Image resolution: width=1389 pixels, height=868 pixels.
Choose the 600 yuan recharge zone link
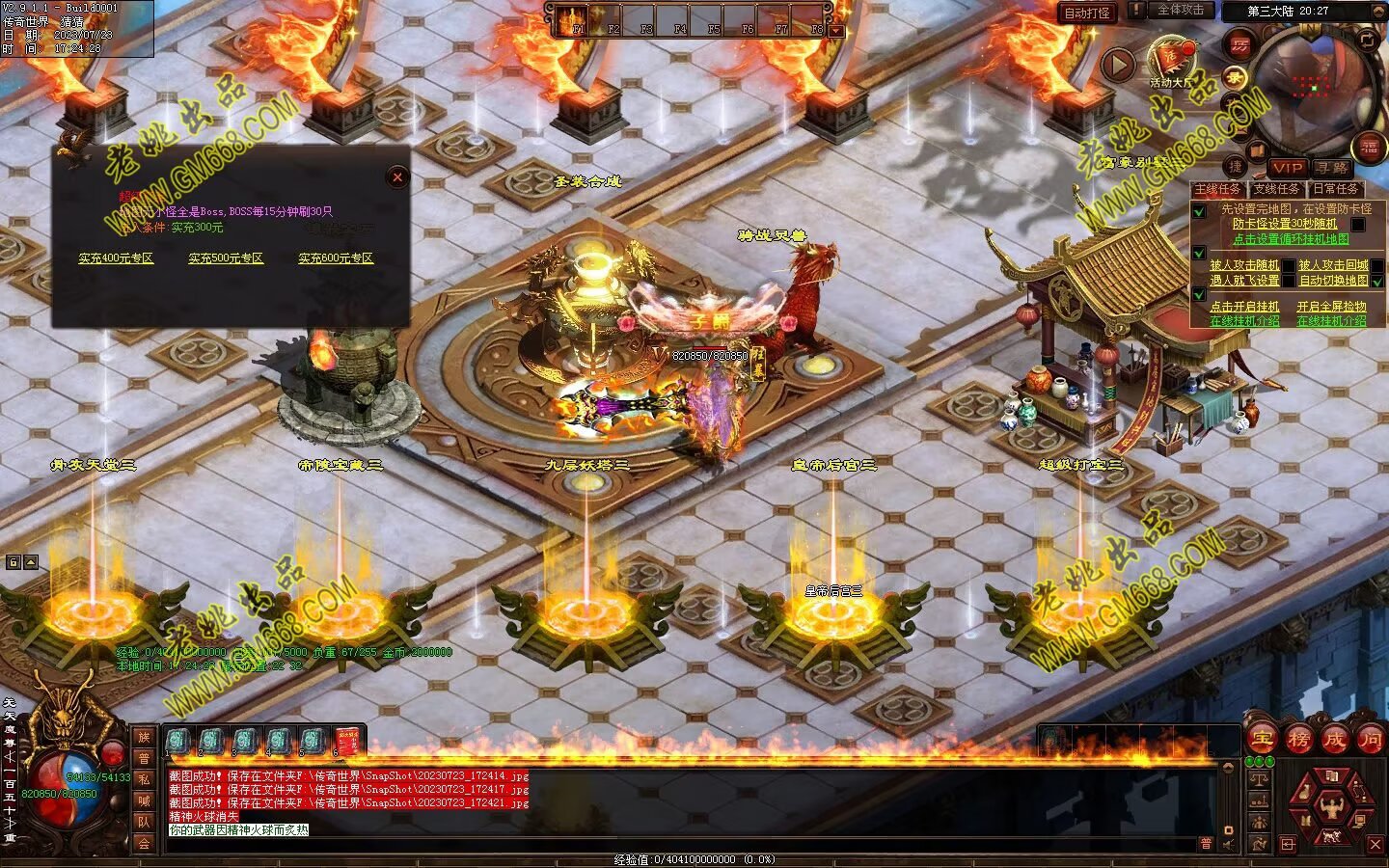tap(335, 258)
